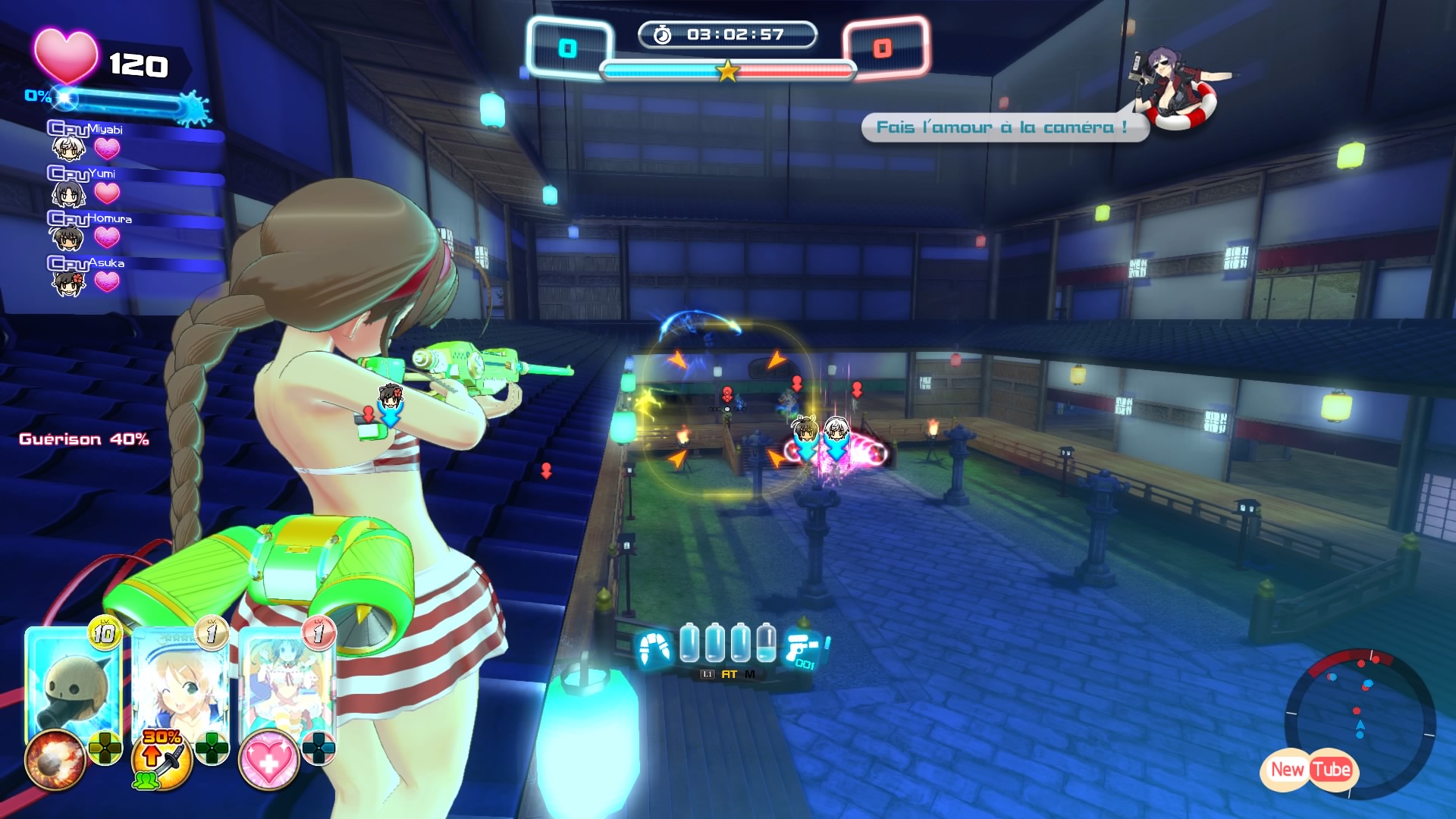The image size is (1456, 819).
Task: Use the pink heart healing card
Action: pos(285,686)
